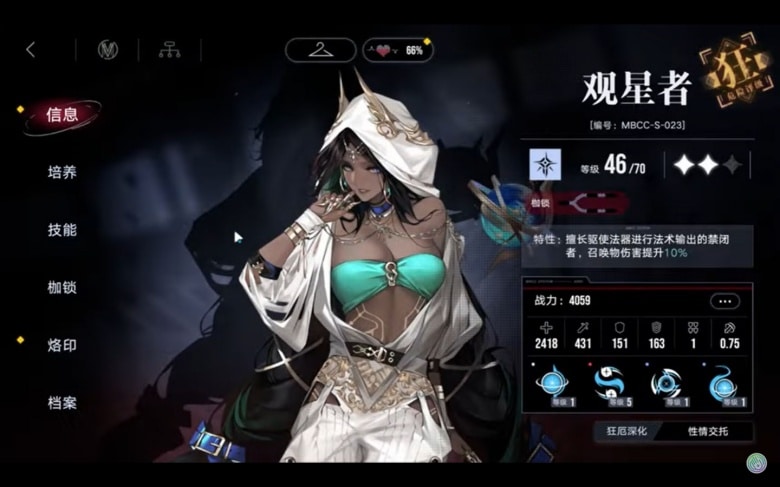
Task: Switch to the 培养 tab
Action: (x=62, y=172)
